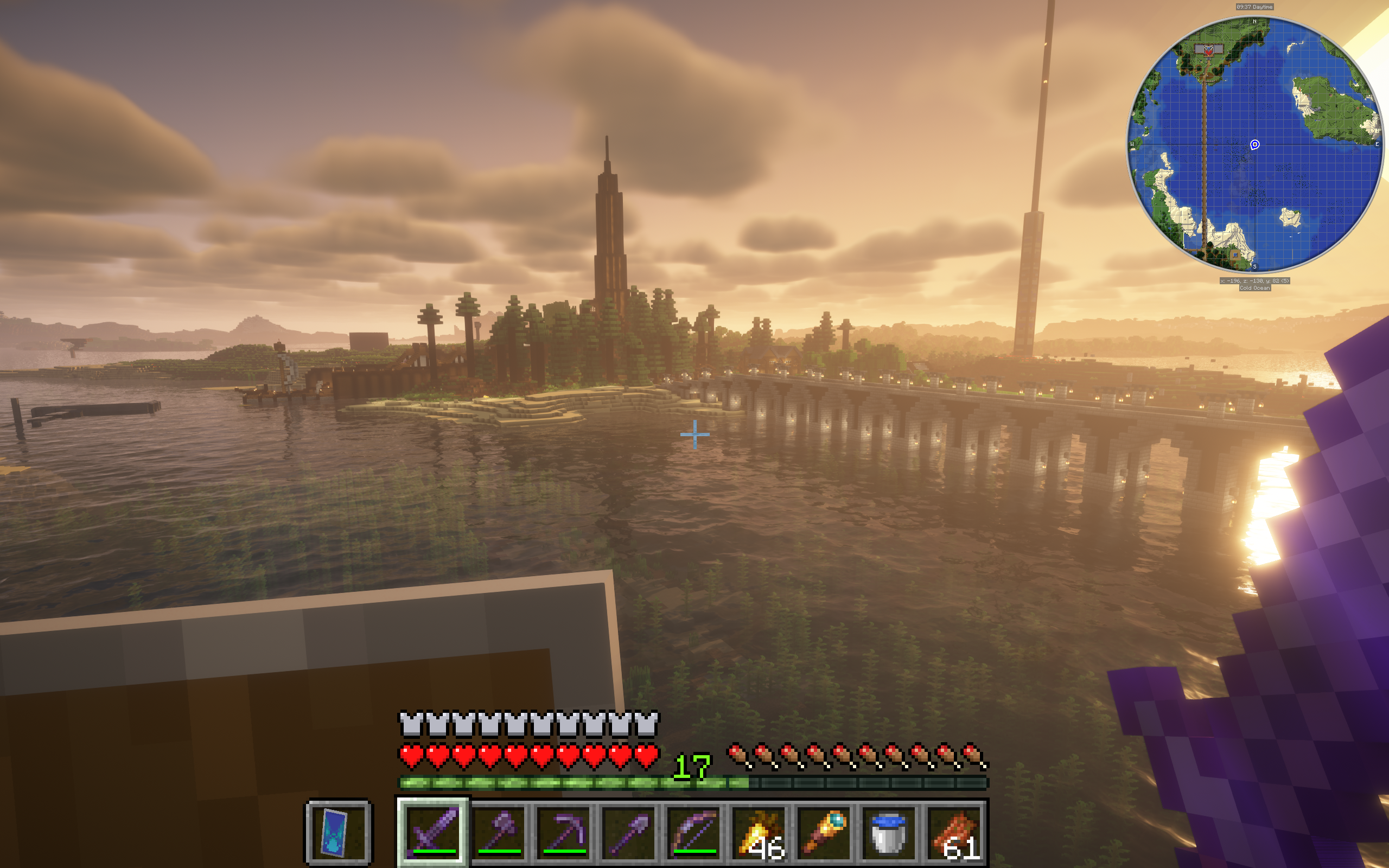This screenshot has width=1389, height=868.
Task: Select the water bucket hotbar slot
Action: coord(890,832)
